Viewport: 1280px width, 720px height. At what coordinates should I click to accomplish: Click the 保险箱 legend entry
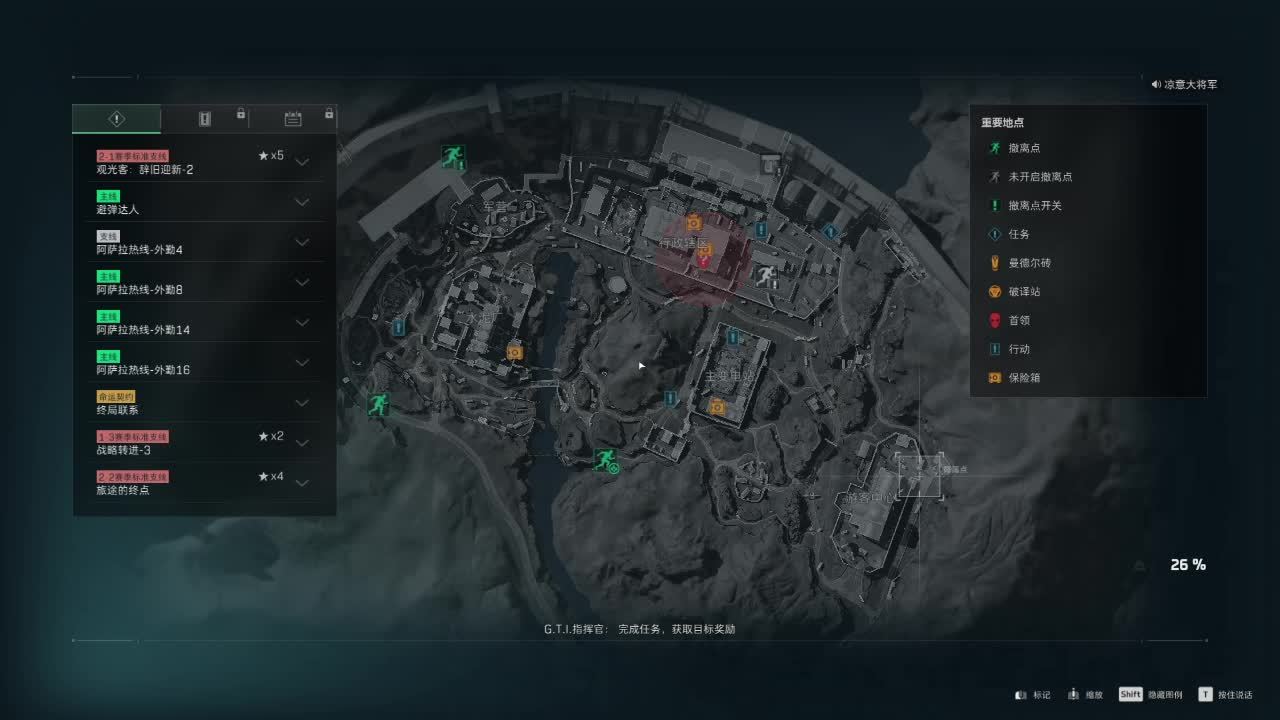(x=1024, y=378)
